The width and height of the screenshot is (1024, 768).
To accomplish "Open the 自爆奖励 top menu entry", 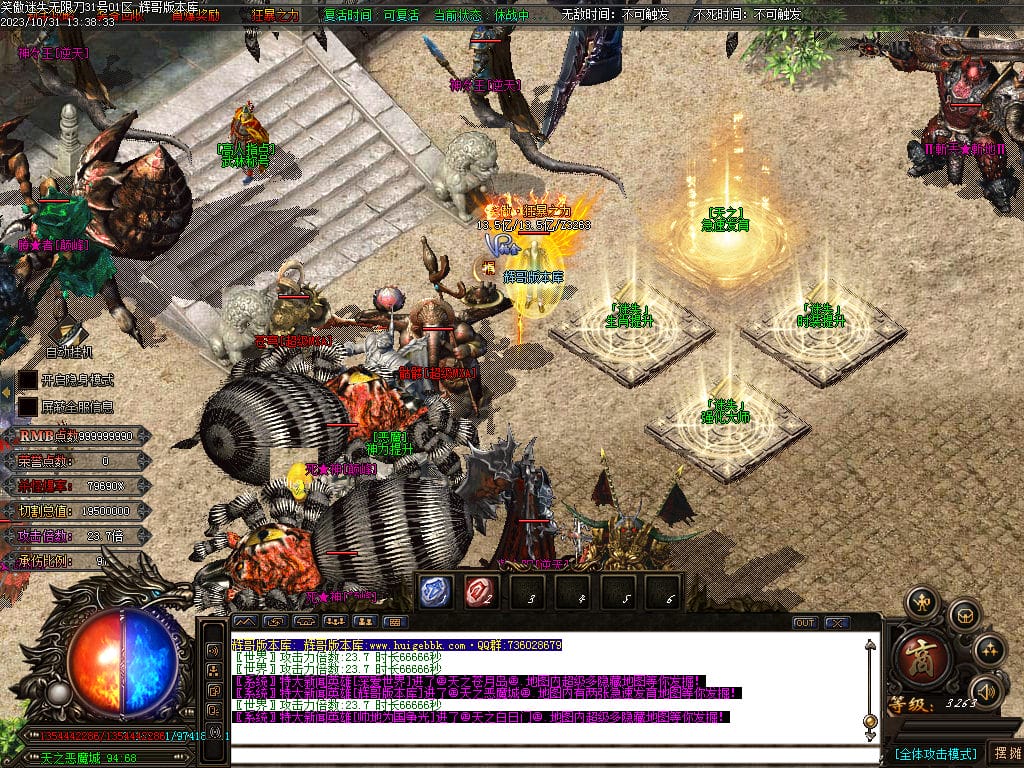I will tap(196, 16).
